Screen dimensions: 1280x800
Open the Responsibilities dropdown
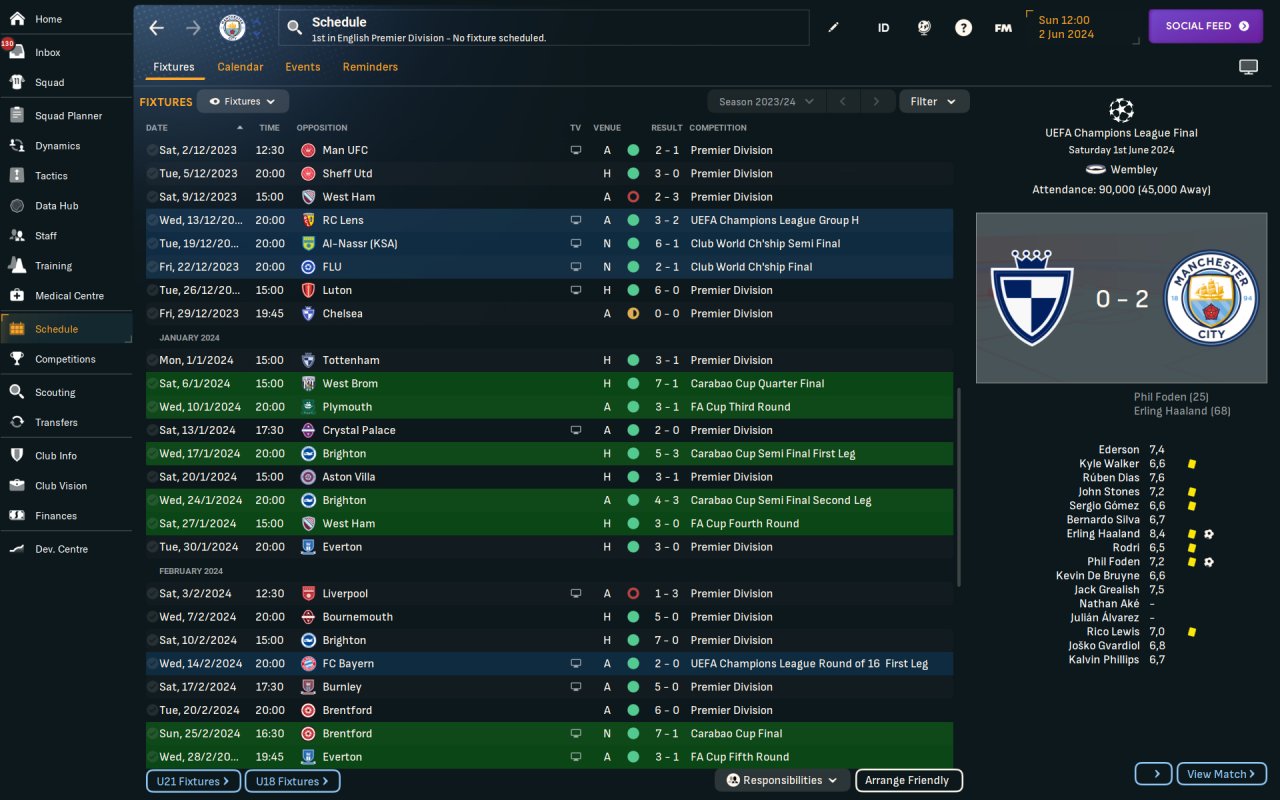coord(782,780)
